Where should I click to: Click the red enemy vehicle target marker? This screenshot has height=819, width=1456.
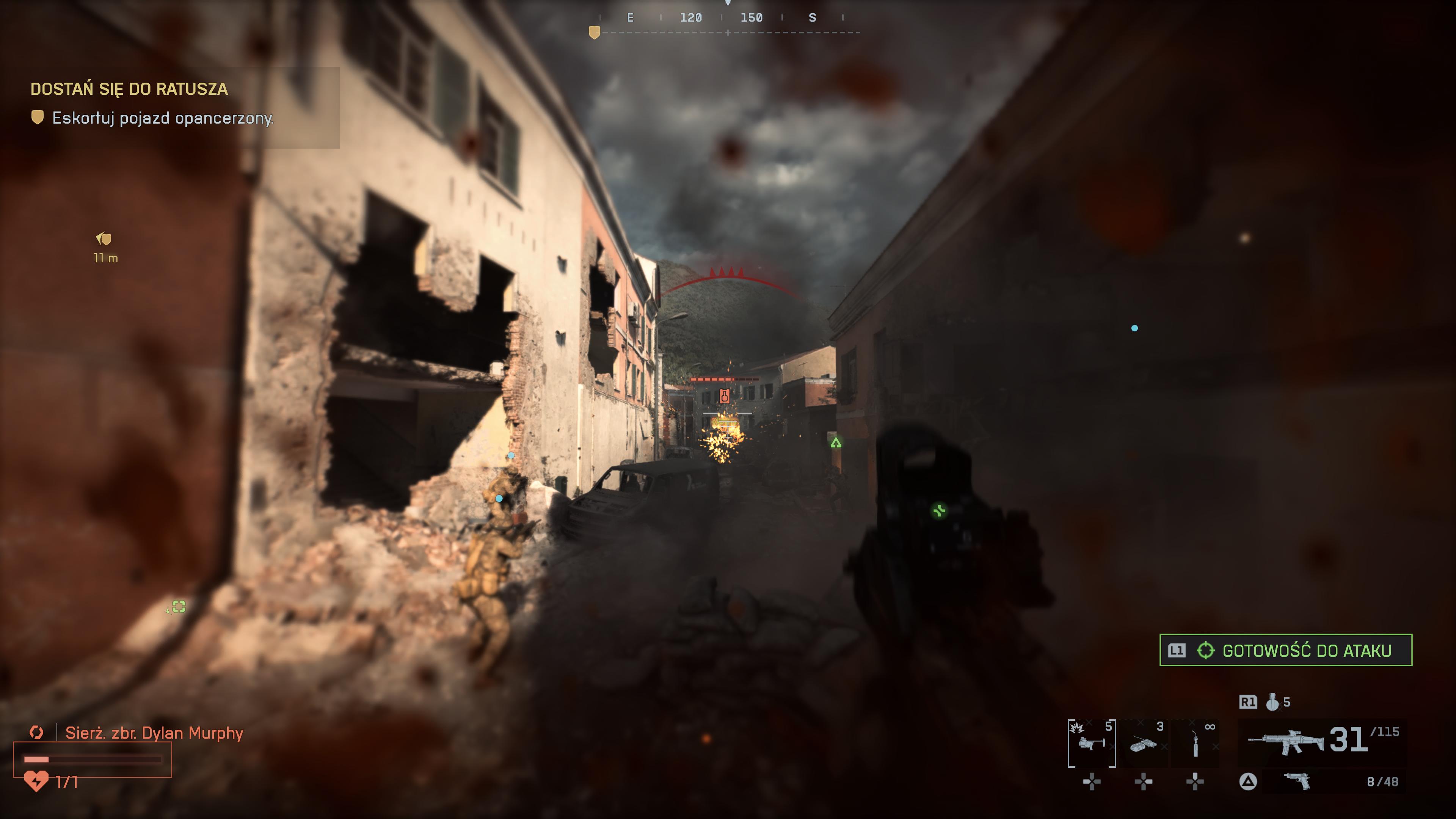tap(724, 395)
